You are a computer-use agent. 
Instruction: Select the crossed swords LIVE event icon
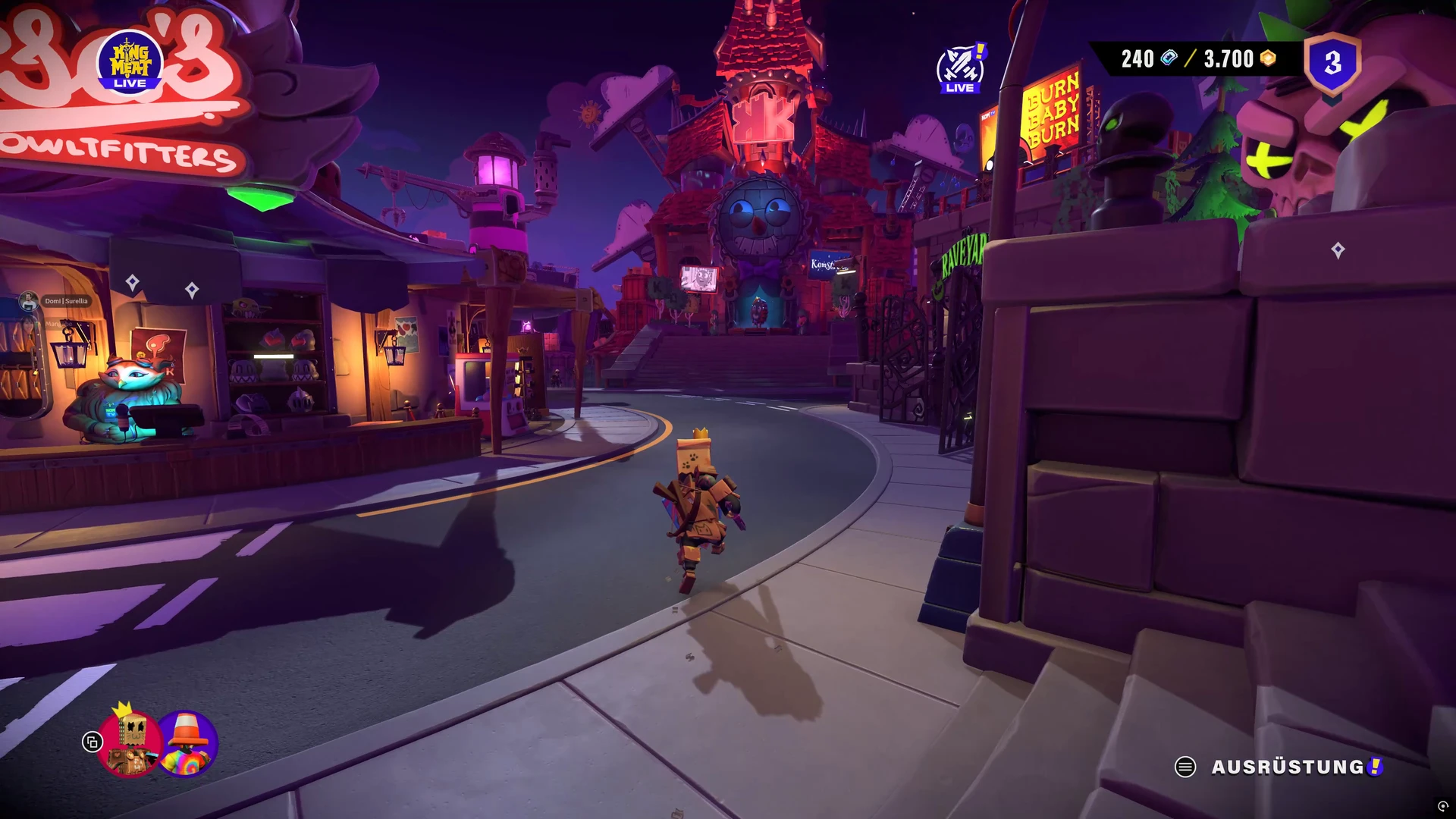tap(960, 68)
